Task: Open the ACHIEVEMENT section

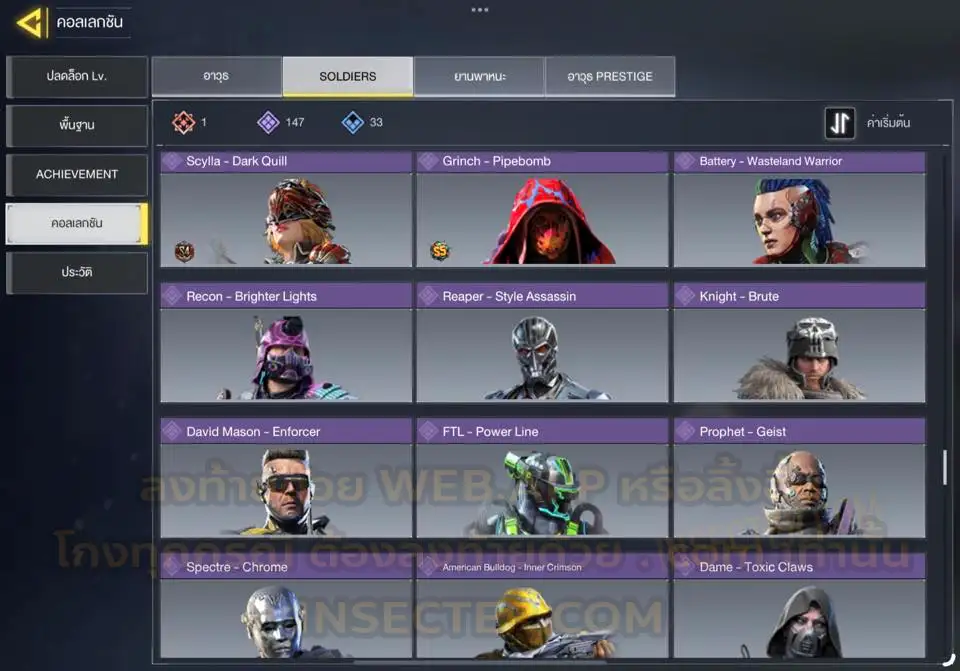Action: pyautogui.click(x=77, y=175)
